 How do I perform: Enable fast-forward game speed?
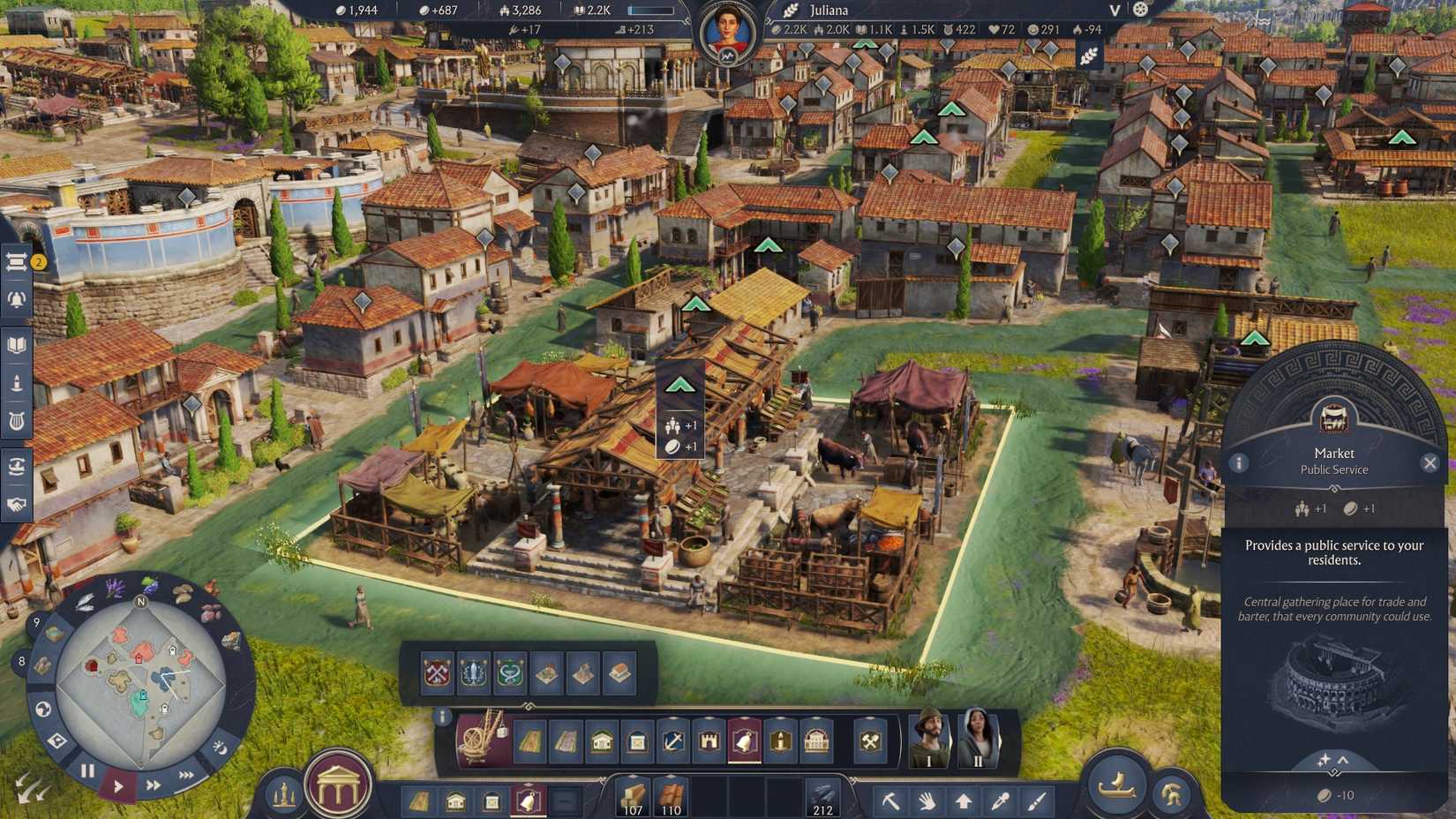(x=154, y=785)
